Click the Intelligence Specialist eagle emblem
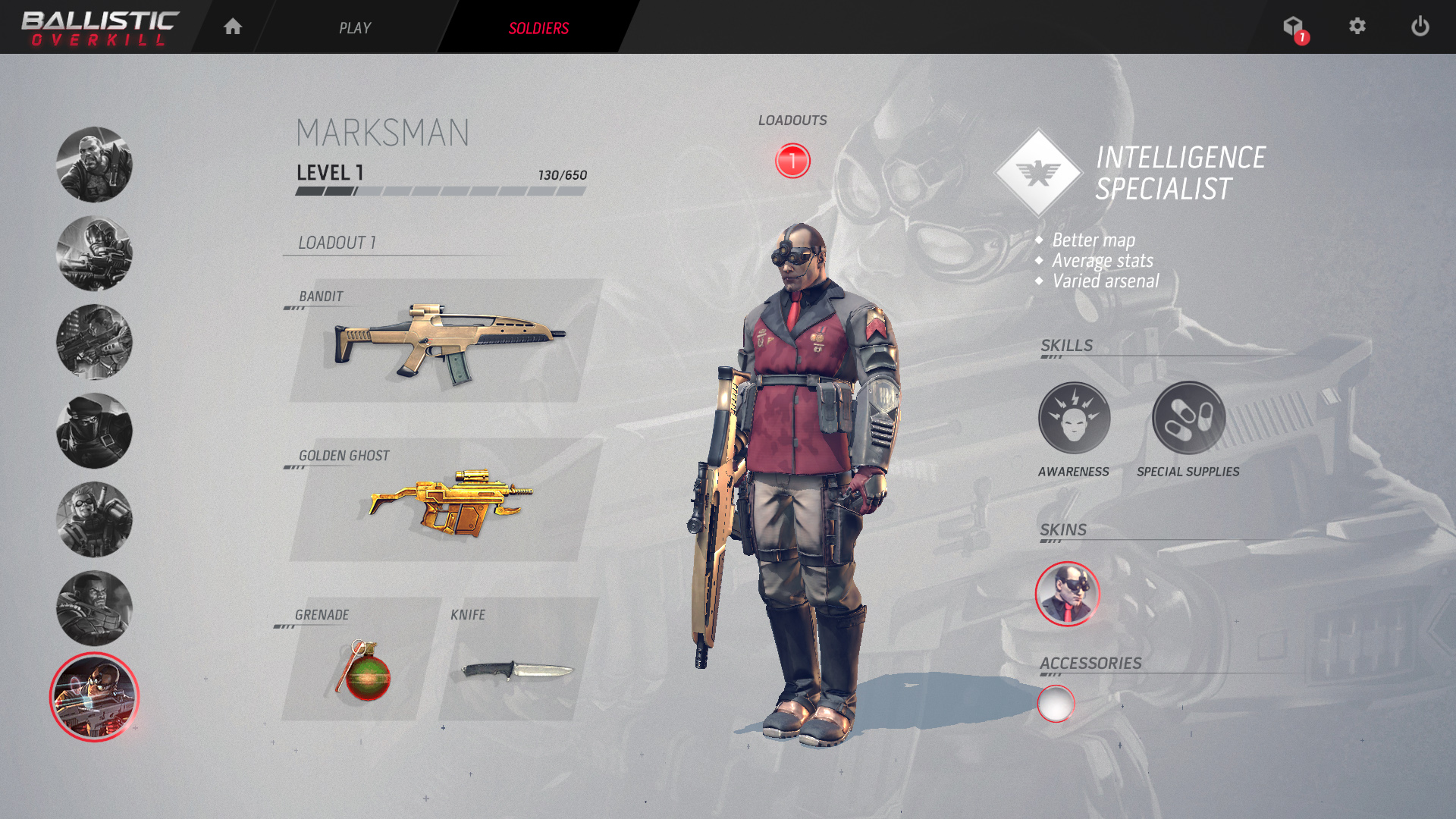1456x819 pixels. coord(1038,171)
